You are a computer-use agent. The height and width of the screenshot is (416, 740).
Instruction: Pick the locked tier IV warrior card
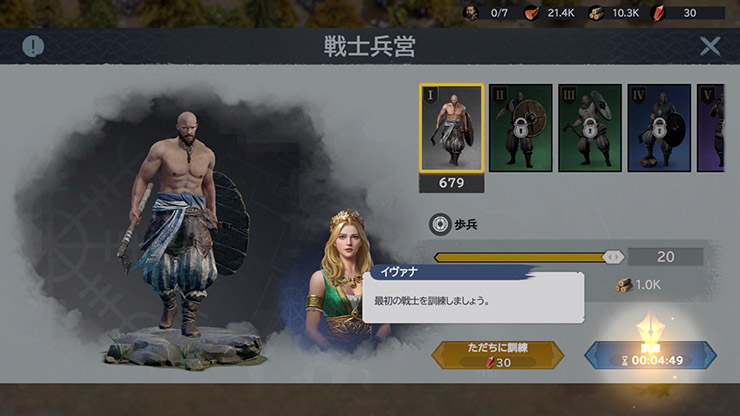click(658, 128)
